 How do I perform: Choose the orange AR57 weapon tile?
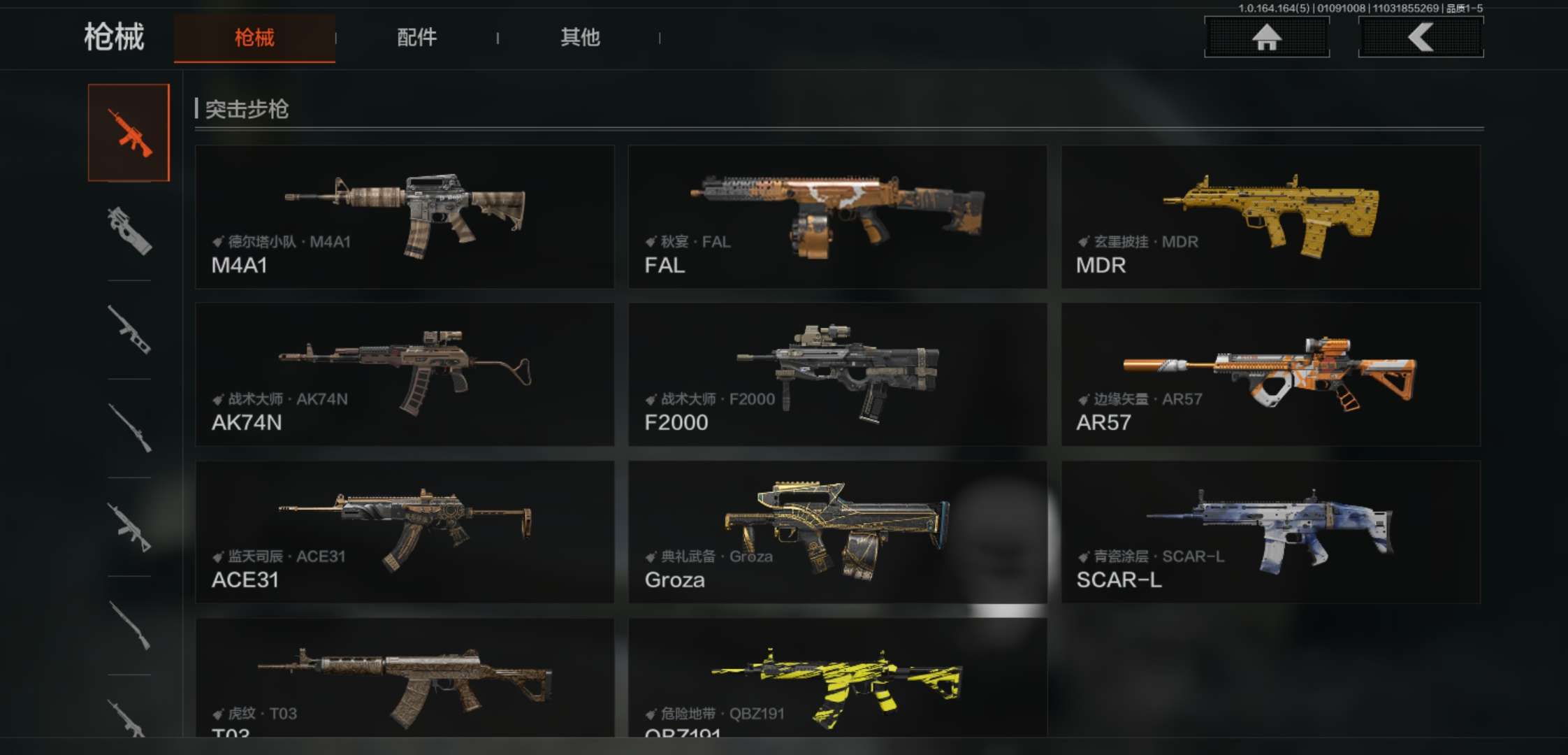coord(1270,374)
